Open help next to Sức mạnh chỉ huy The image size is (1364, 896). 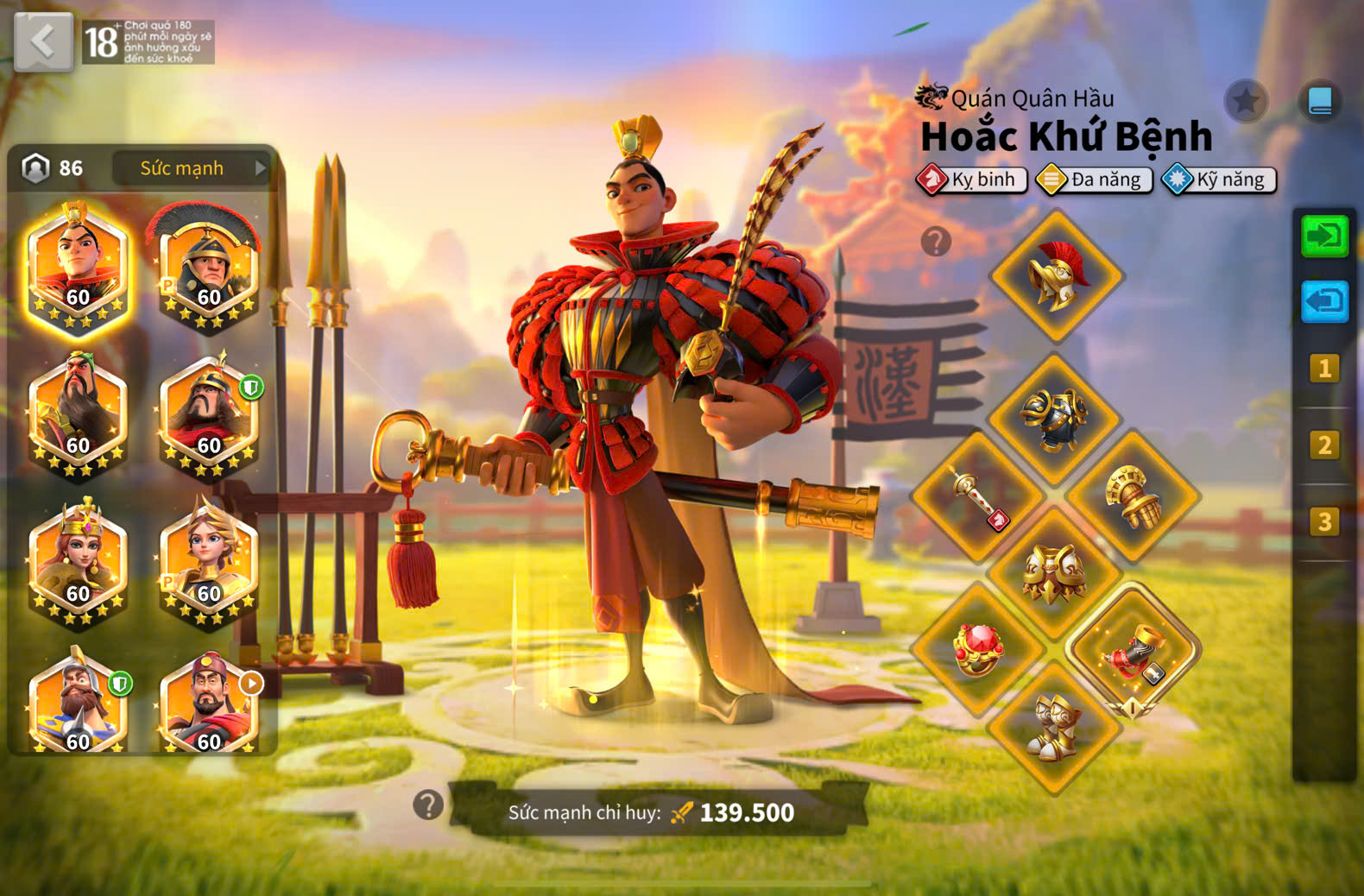[x=428, y=805]
